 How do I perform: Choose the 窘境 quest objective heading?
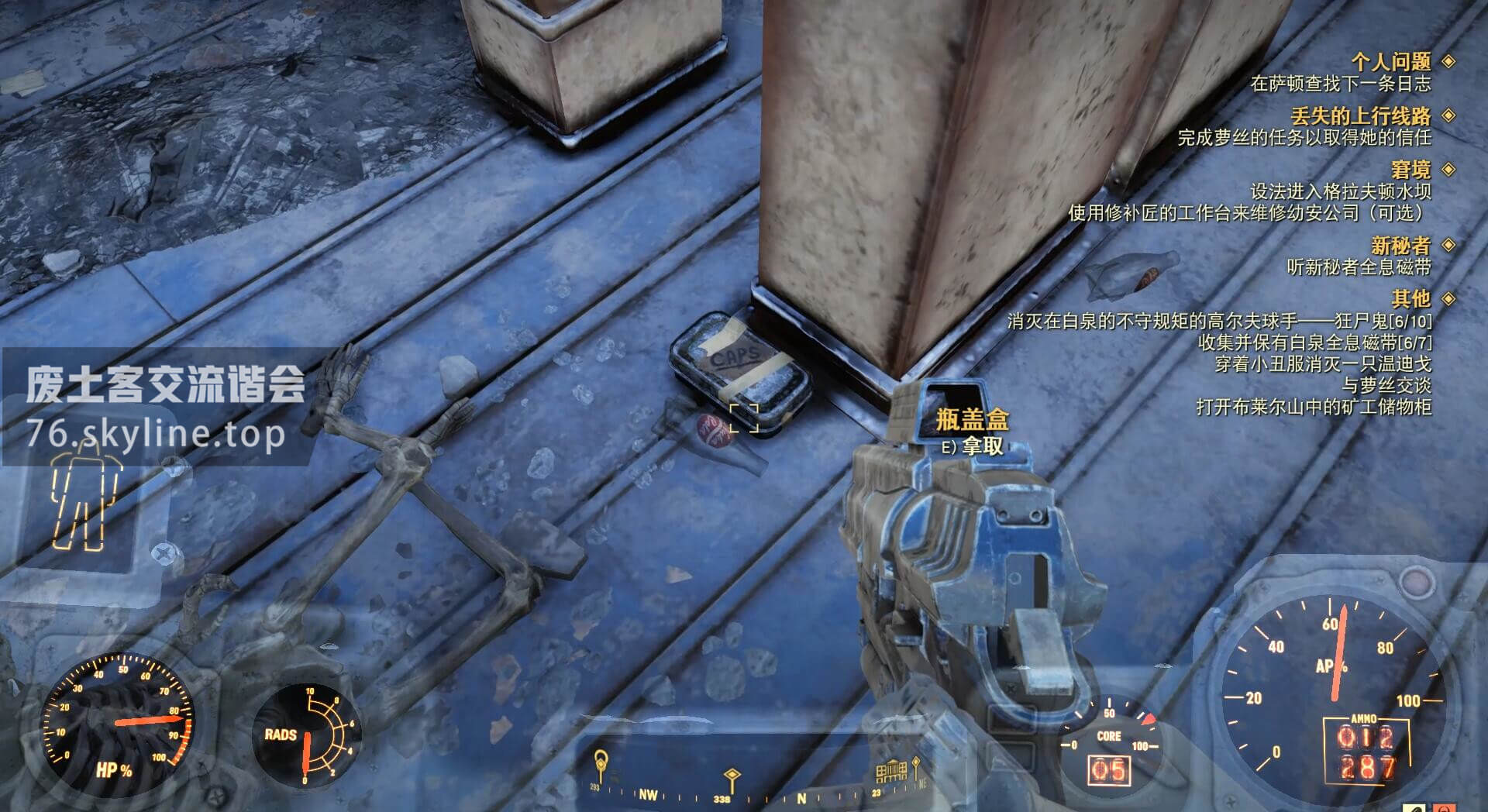point(1410,169)
